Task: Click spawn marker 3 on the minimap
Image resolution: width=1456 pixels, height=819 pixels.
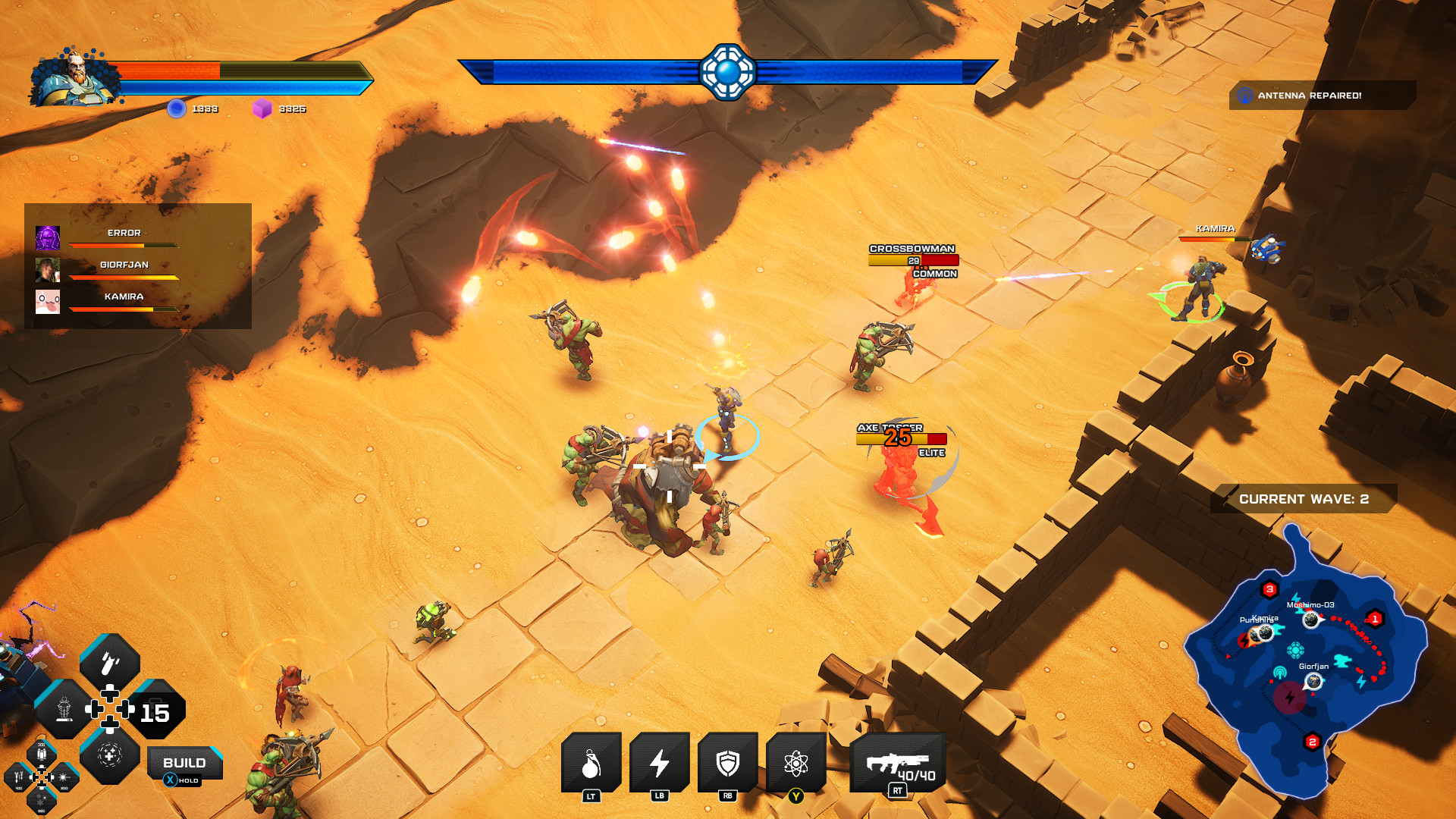Action: (x=1269, y=589)
